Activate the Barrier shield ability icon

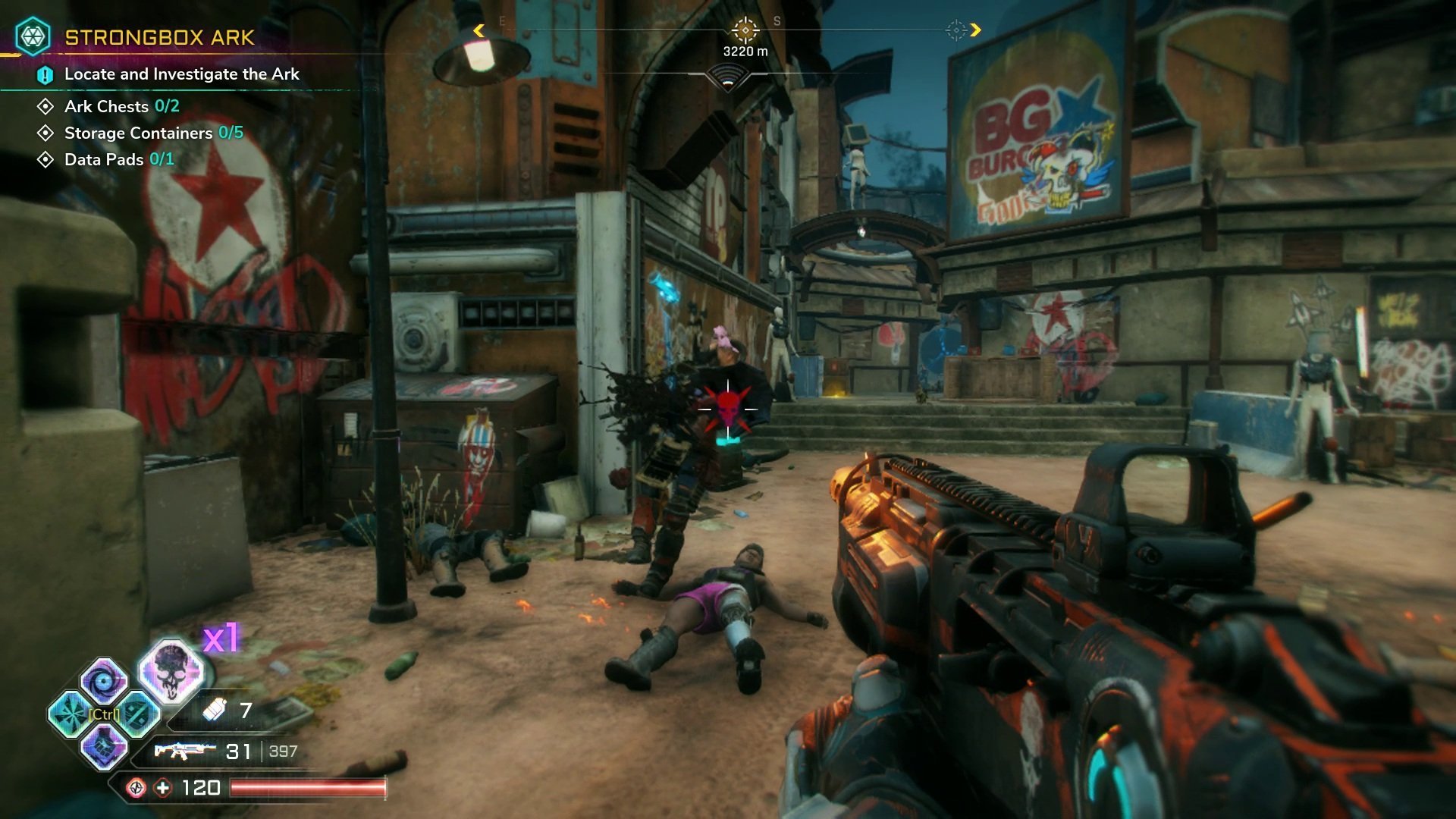[x=139, y=714]
